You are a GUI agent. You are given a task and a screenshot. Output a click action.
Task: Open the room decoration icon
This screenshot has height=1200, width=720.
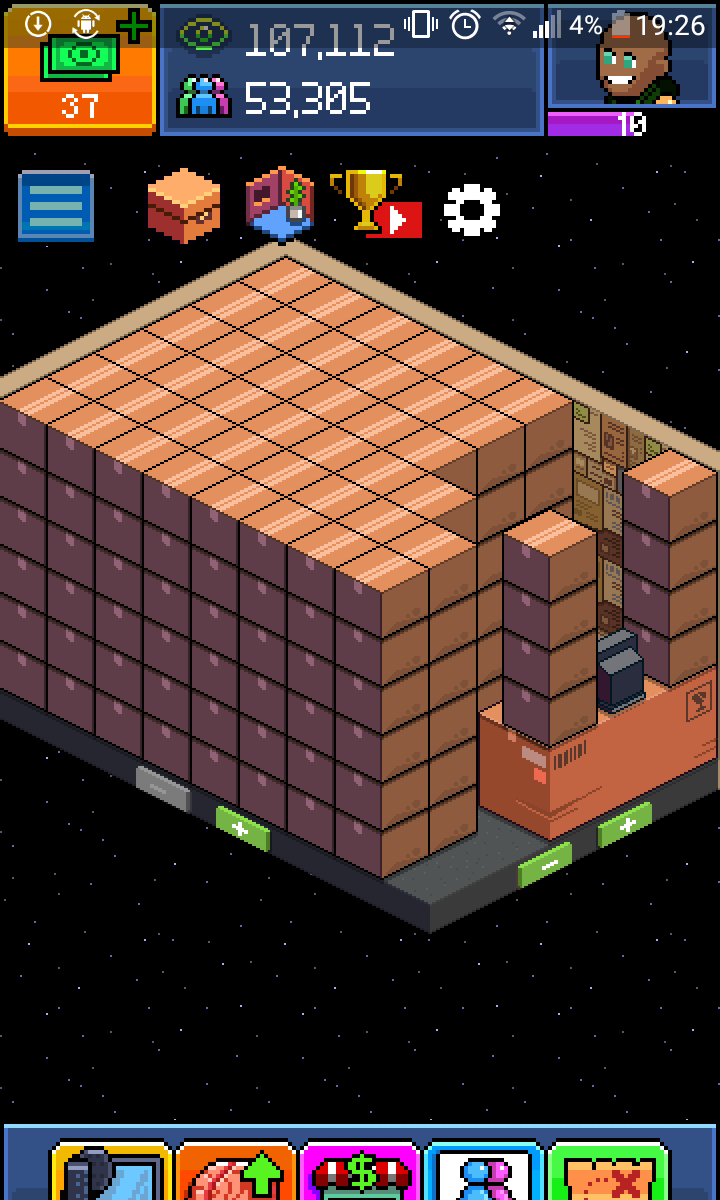pyautogui.click(x=281, y=205)
